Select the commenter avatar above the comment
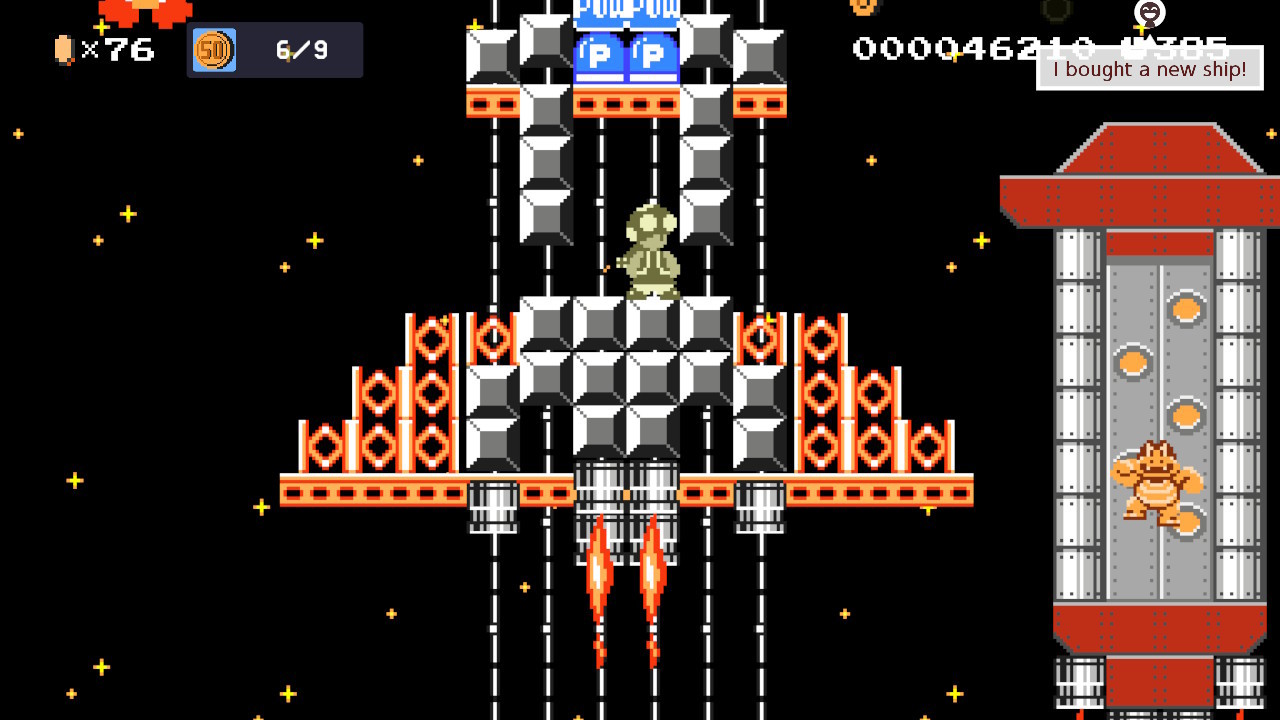The width and height of the screenshot is (1280, 720). pyautogui.click(x=1150, y=13)
